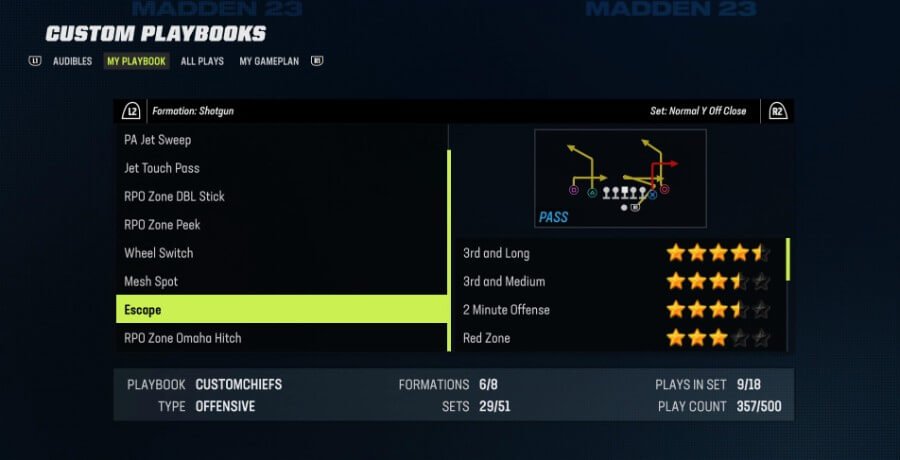The height and width of the screenshot is (460, 900).
Task: Open the play diagram preview
Action: pyautogui.click(x=620, y=178)
